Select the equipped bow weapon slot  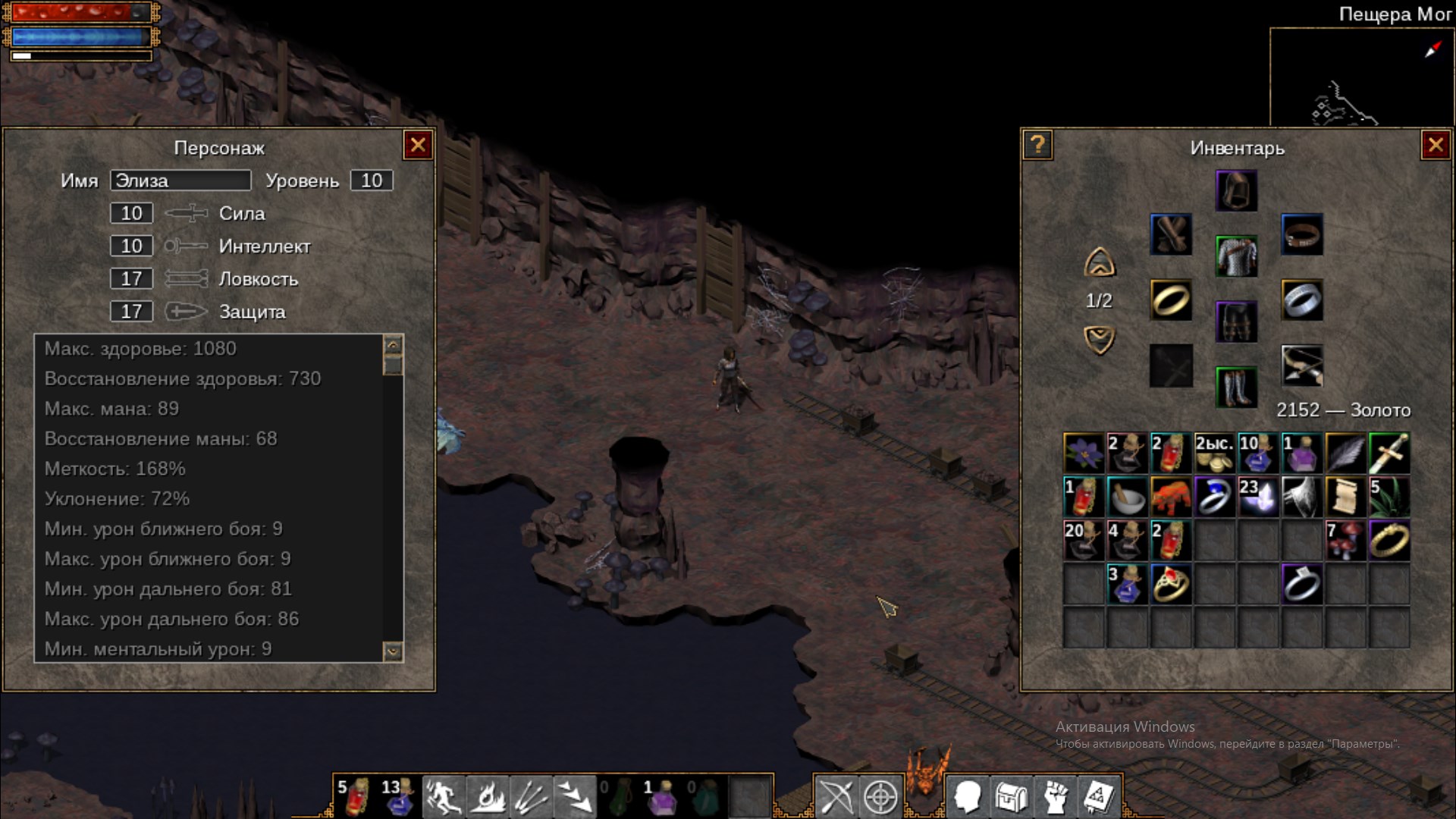[x=1302, y=366]
